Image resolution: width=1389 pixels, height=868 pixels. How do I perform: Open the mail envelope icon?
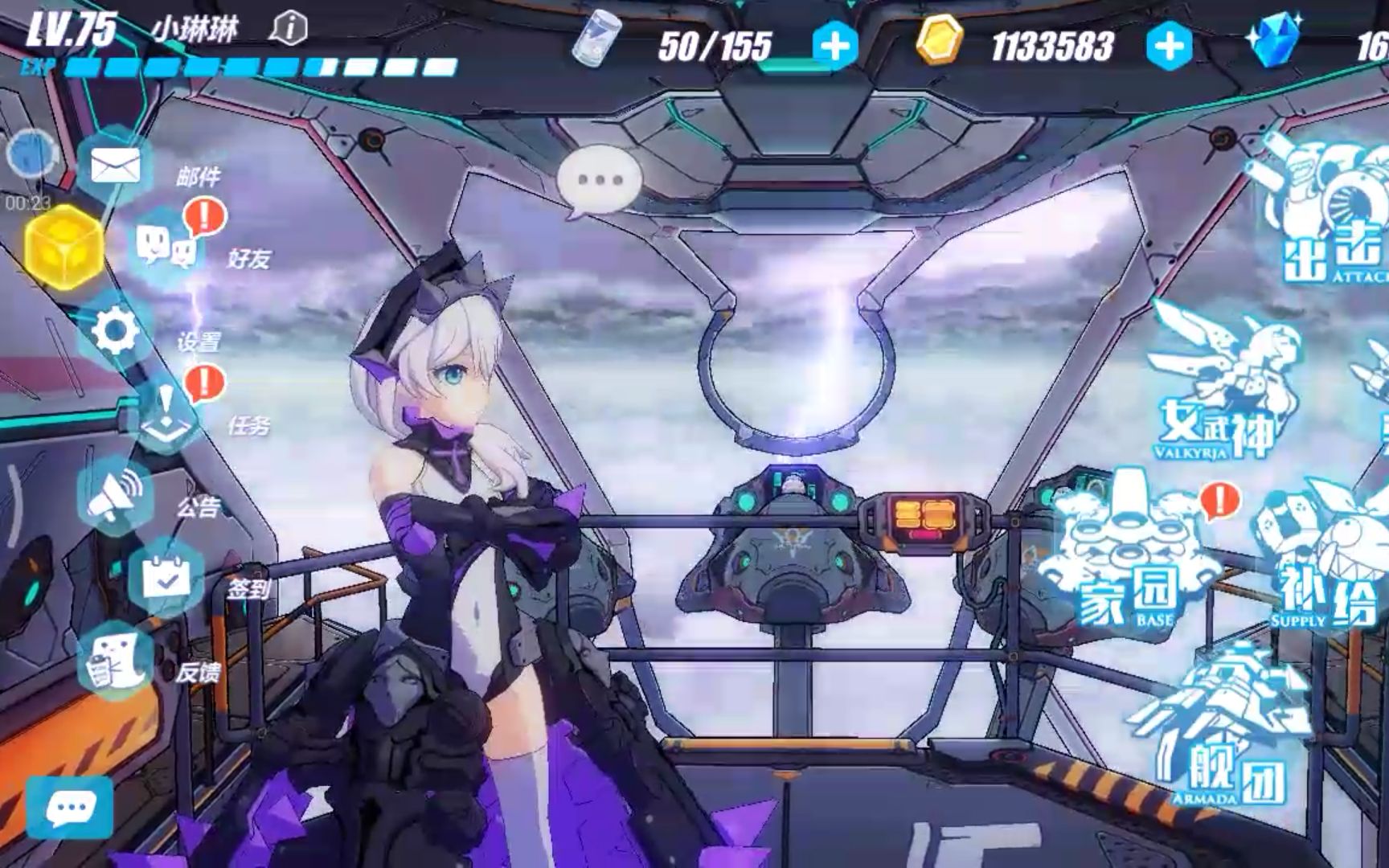click(115, 168)
